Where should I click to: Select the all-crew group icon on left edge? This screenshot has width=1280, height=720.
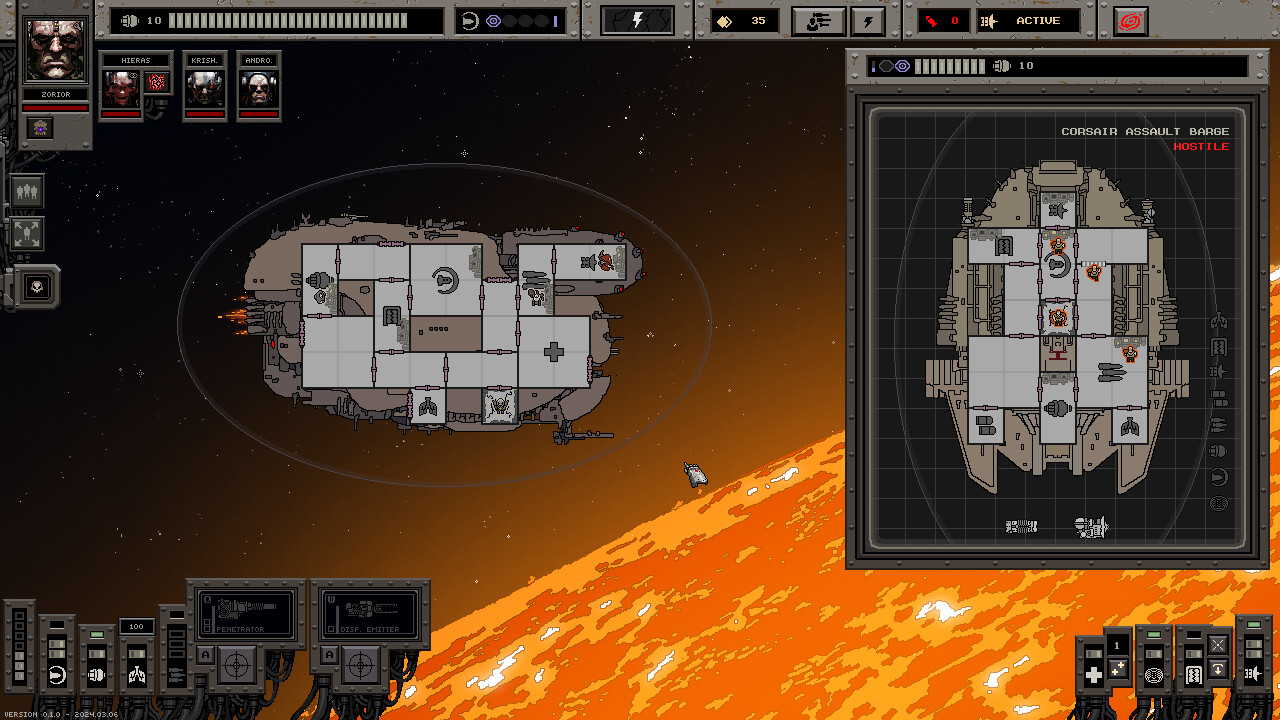(26, 190)
